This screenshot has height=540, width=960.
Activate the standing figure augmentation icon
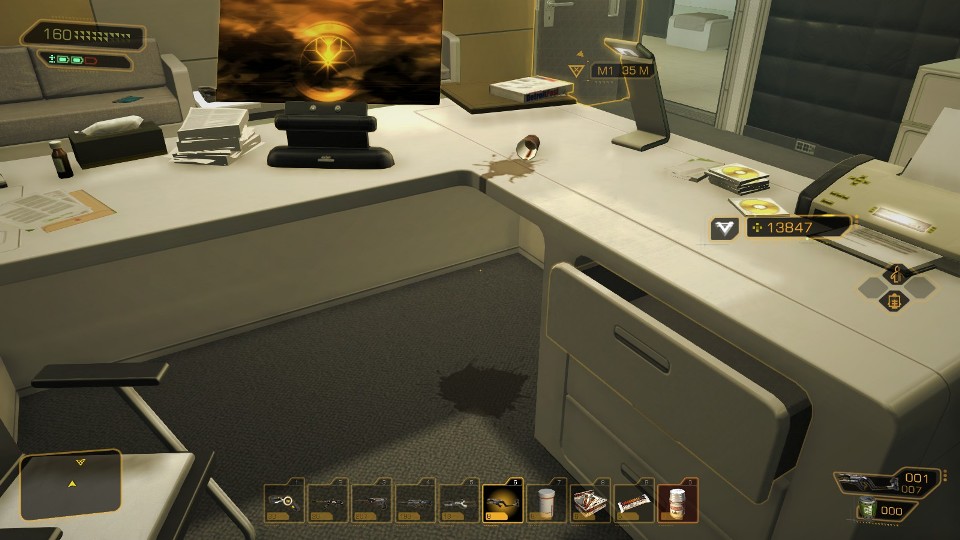pos(896,273)
